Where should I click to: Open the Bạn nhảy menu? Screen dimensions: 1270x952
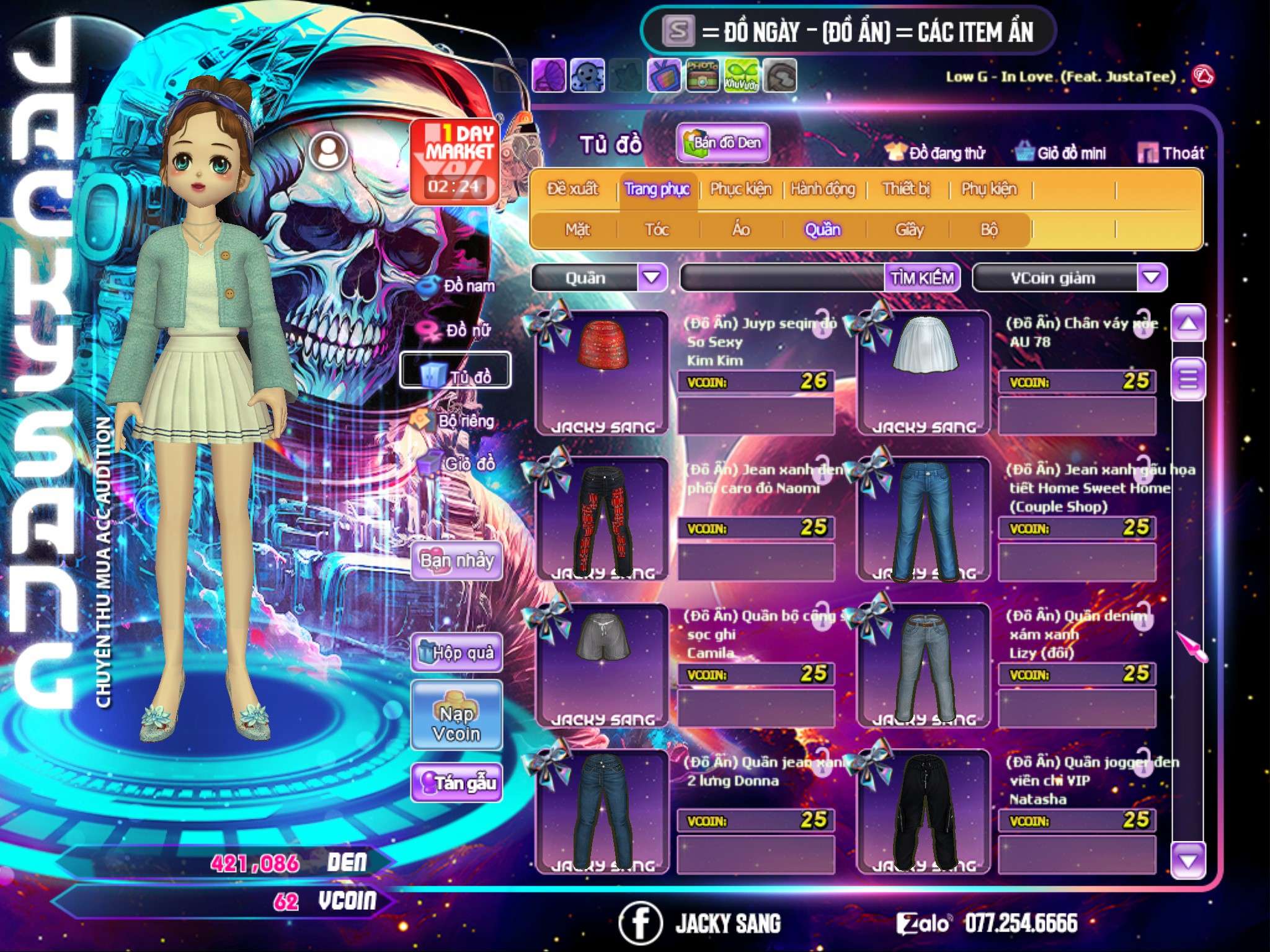(x=456, y=561)
